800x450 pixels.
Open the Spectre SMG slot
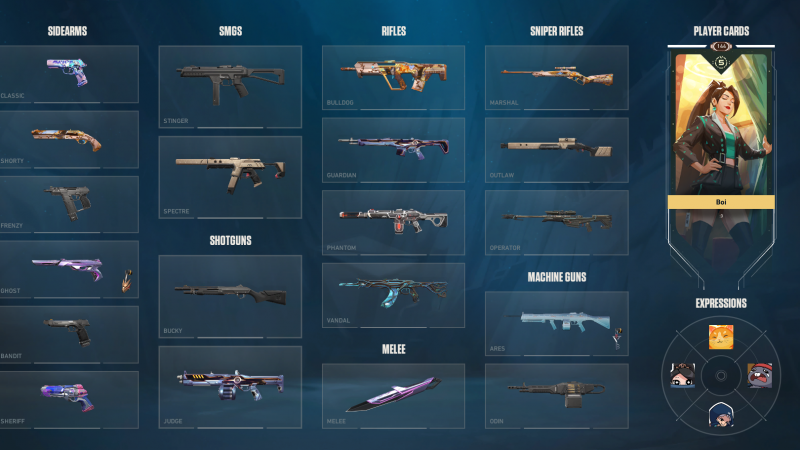tap(230, 176)
